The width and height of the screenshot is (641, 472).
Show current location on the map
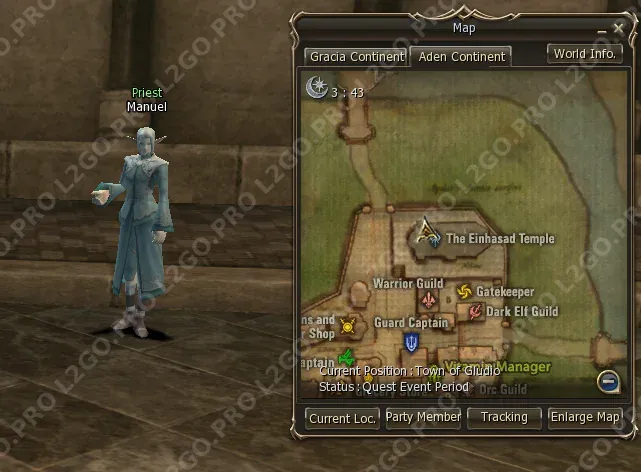click(342, 418)
